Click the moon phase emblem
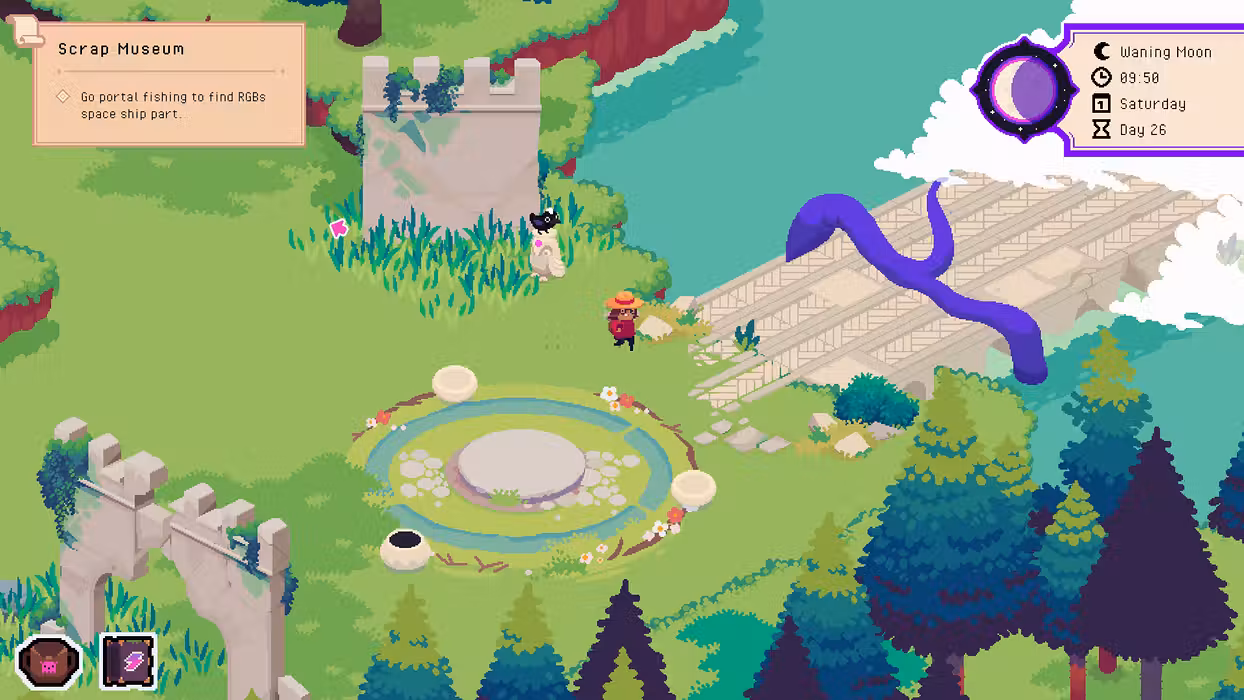This screenshot has width=1244, height=700. [x=1019, y=90]
